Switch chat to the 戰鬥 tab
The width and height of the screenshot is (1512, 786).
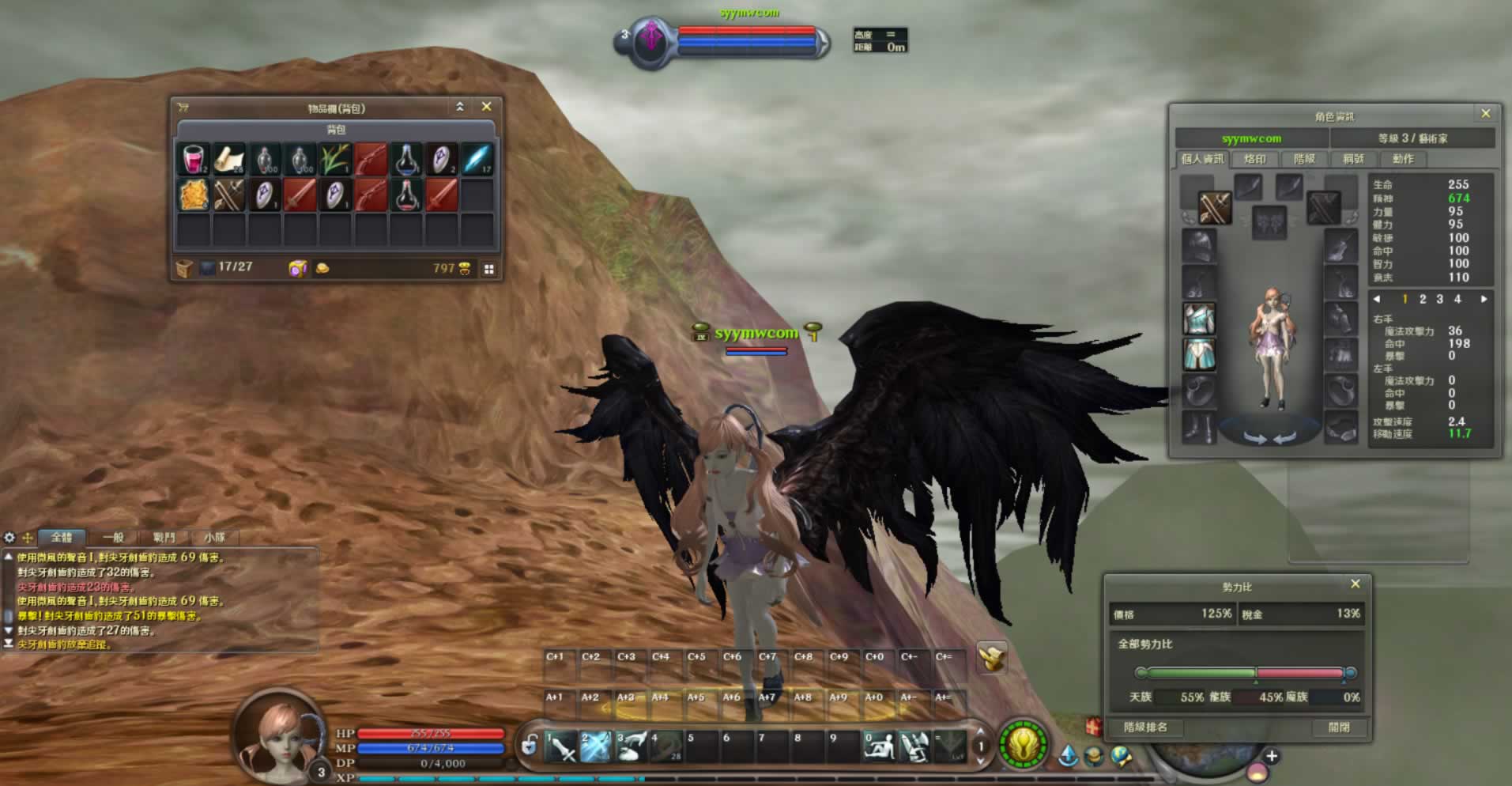point(164,538)
